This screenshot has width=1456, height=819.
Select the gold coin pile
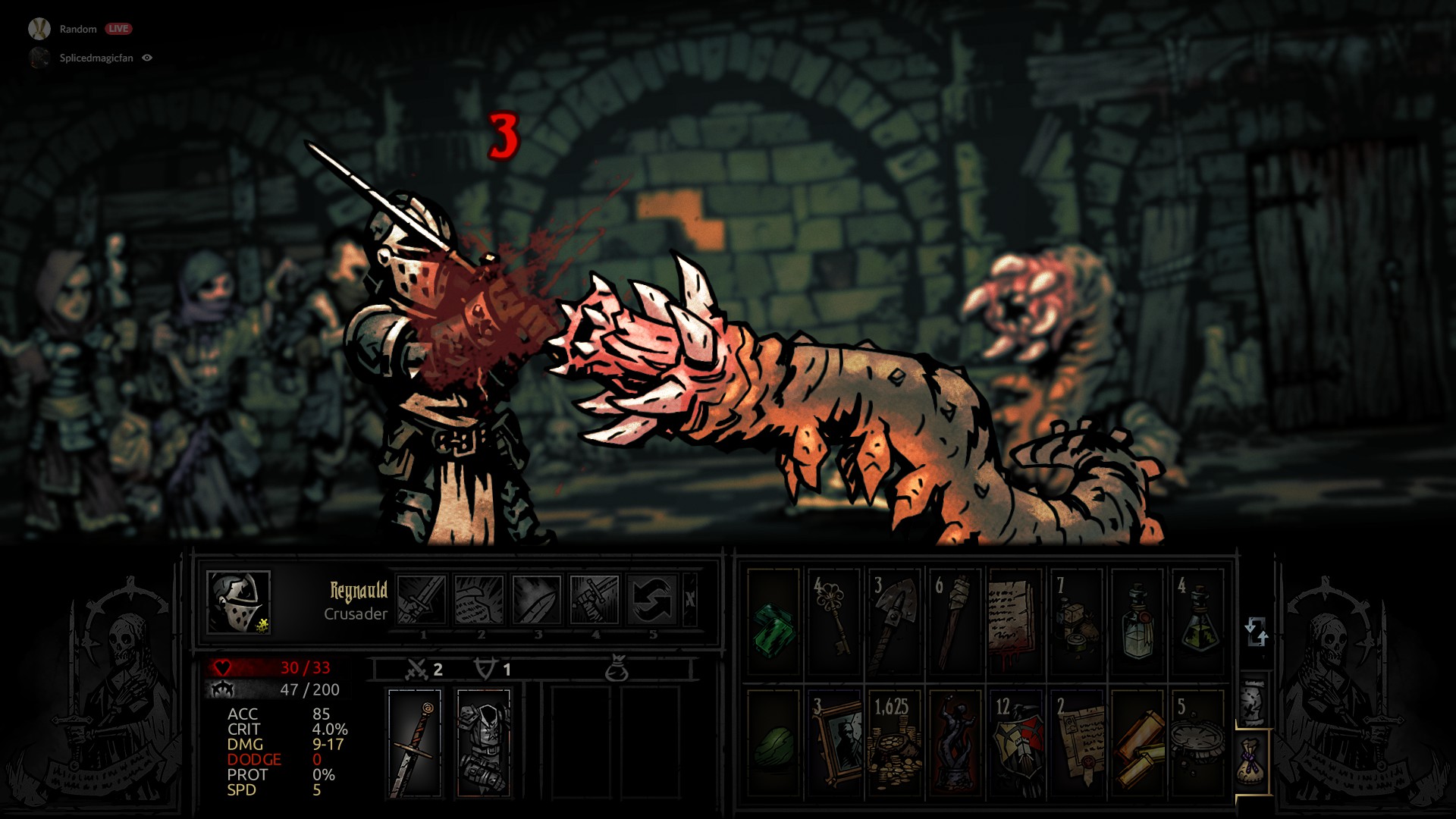tap(895, 744)
